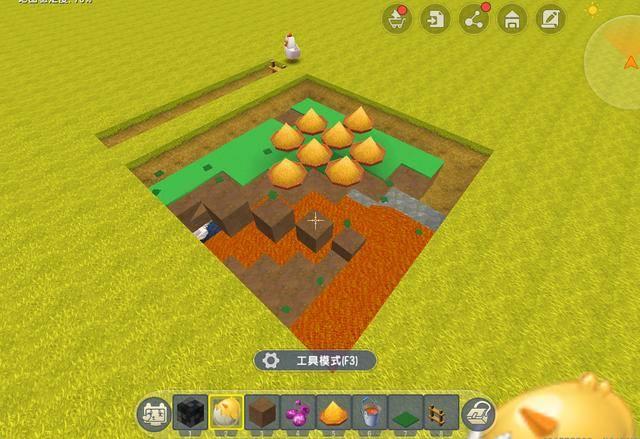Select the egg hotbar slot
This screenshot has height=439, width=640.
[x=226, y=411]
